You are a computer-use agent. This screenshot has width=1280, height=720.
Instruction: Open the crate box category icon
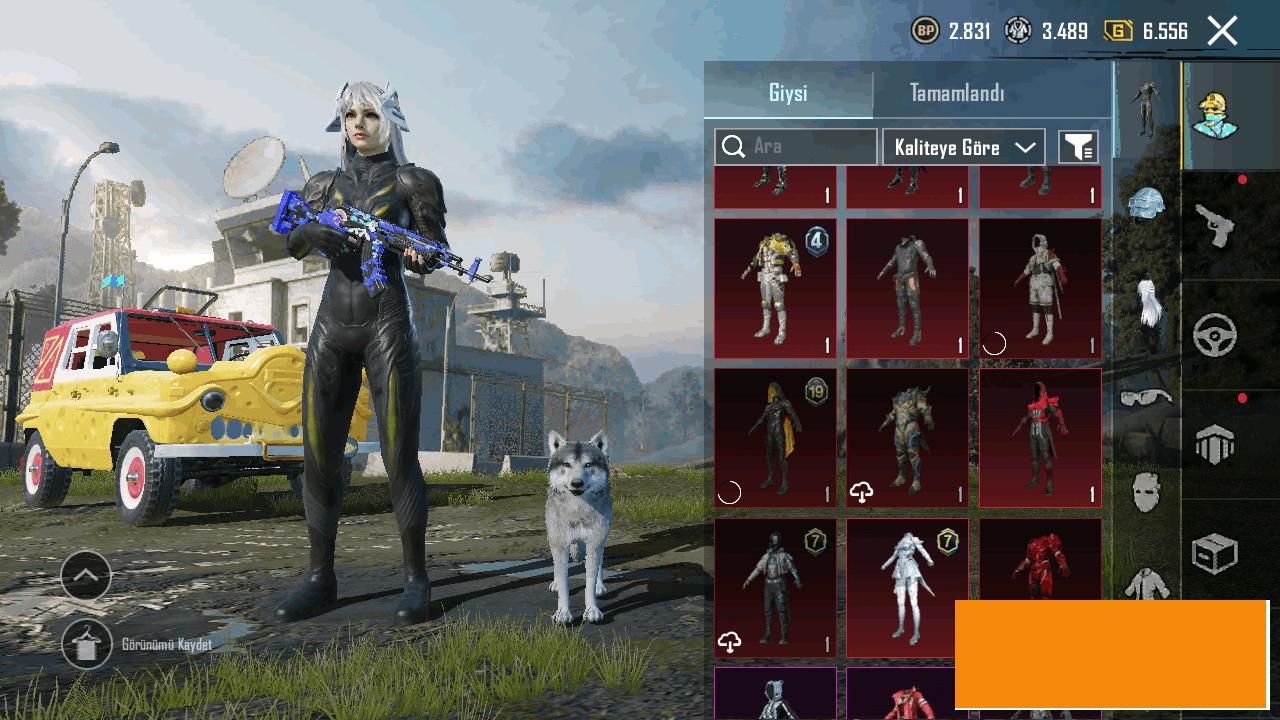pyautogui.click(x=1215, y=553)
